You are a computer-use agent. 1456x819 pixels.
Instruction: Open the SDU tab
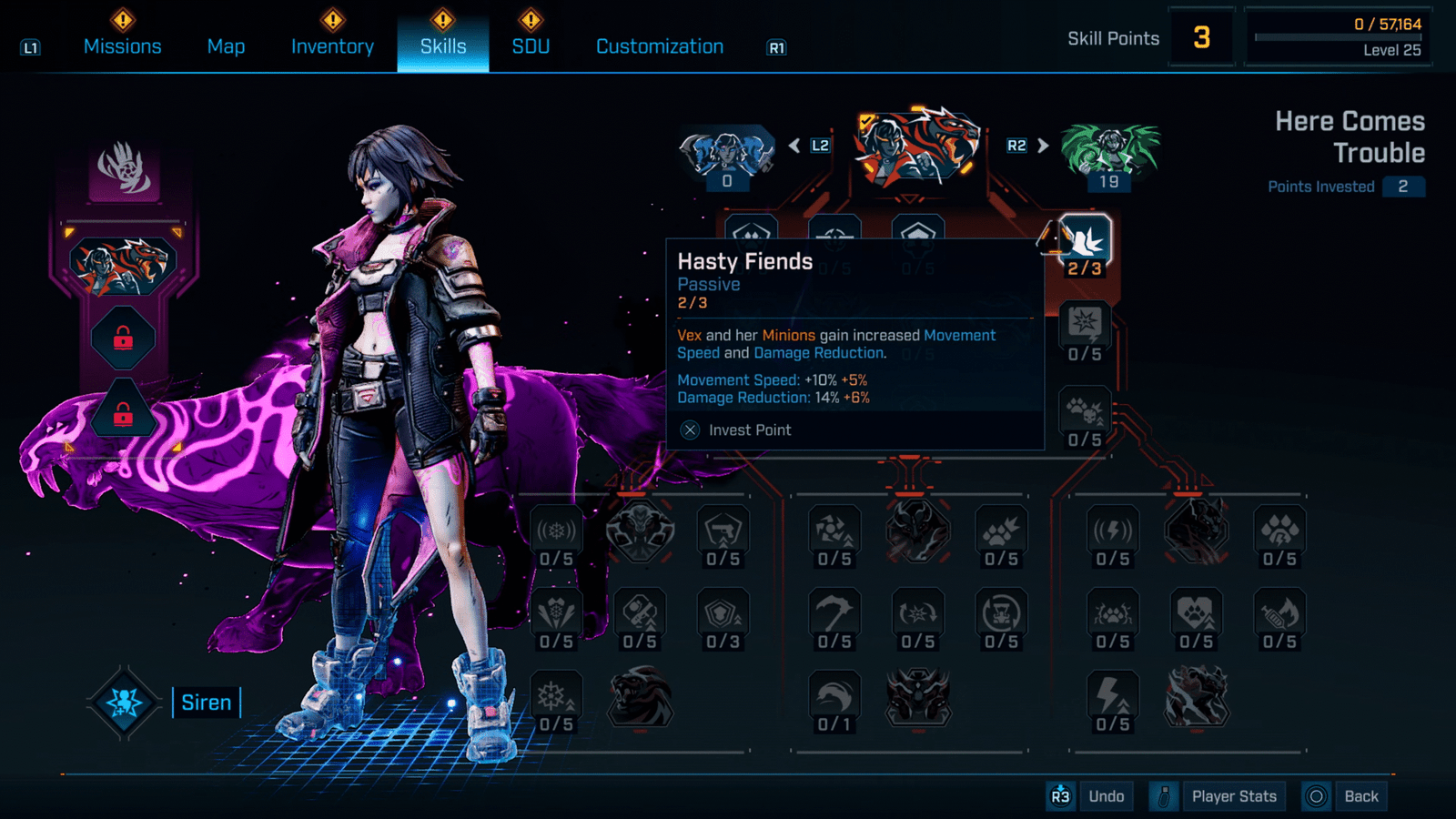531,46
